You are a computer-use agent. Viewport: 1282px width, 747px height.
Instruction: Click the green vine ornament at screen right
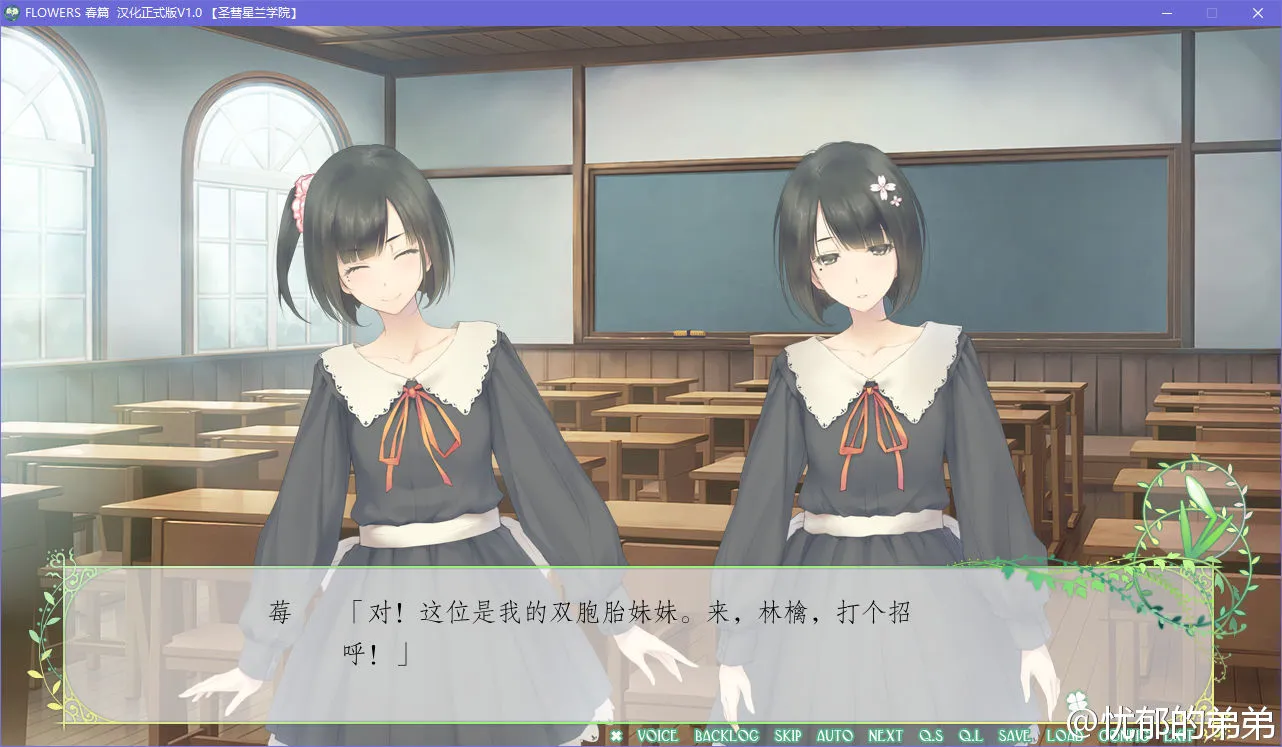pos(1195,520)
